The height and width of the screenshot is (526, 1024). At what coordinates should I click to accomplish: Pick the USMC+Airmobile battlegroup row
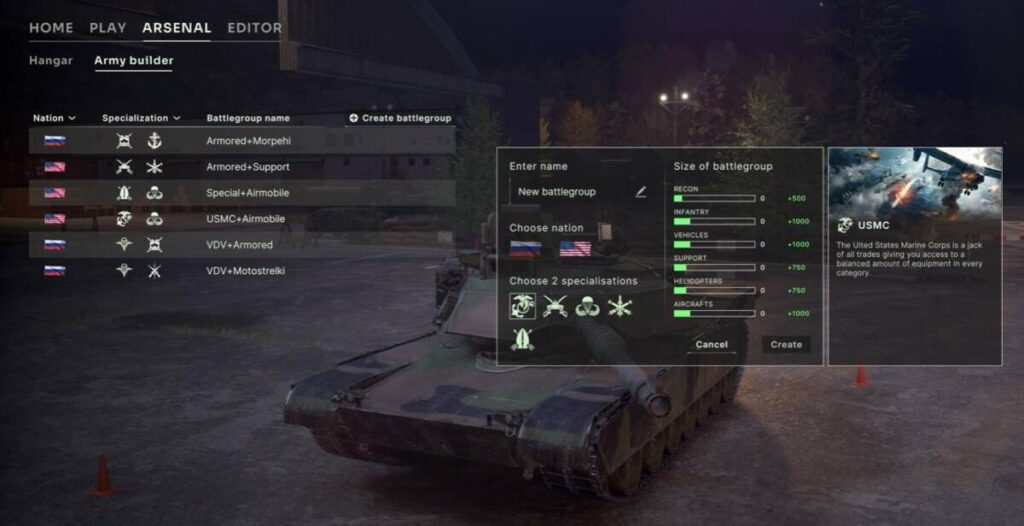[x=245, y=219]
